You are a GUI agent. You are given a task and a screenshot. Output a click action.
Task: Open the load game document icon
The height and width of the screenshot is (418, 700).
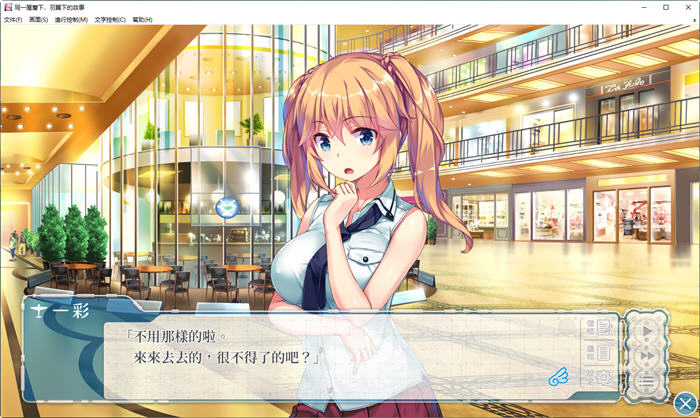603,352
